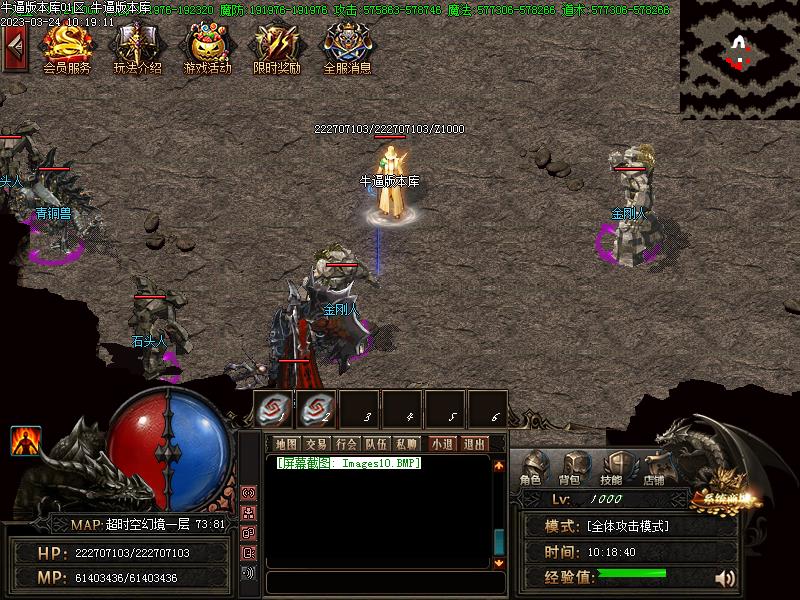800x600 pixels.
Task: Open the 行会 guild button
Action: pos(346,444)
